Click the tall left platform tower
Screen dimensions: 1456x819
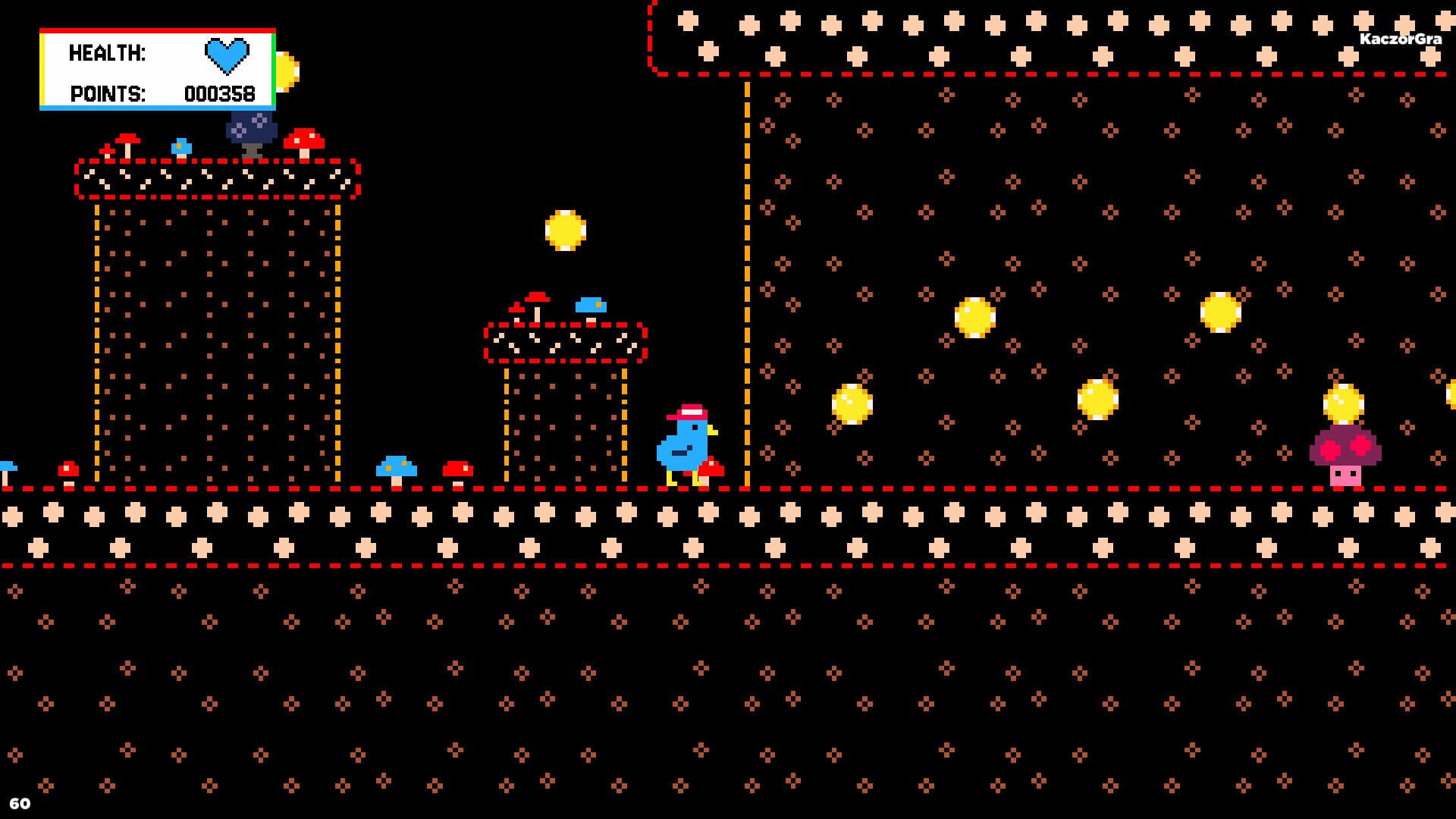coord(216,326)
